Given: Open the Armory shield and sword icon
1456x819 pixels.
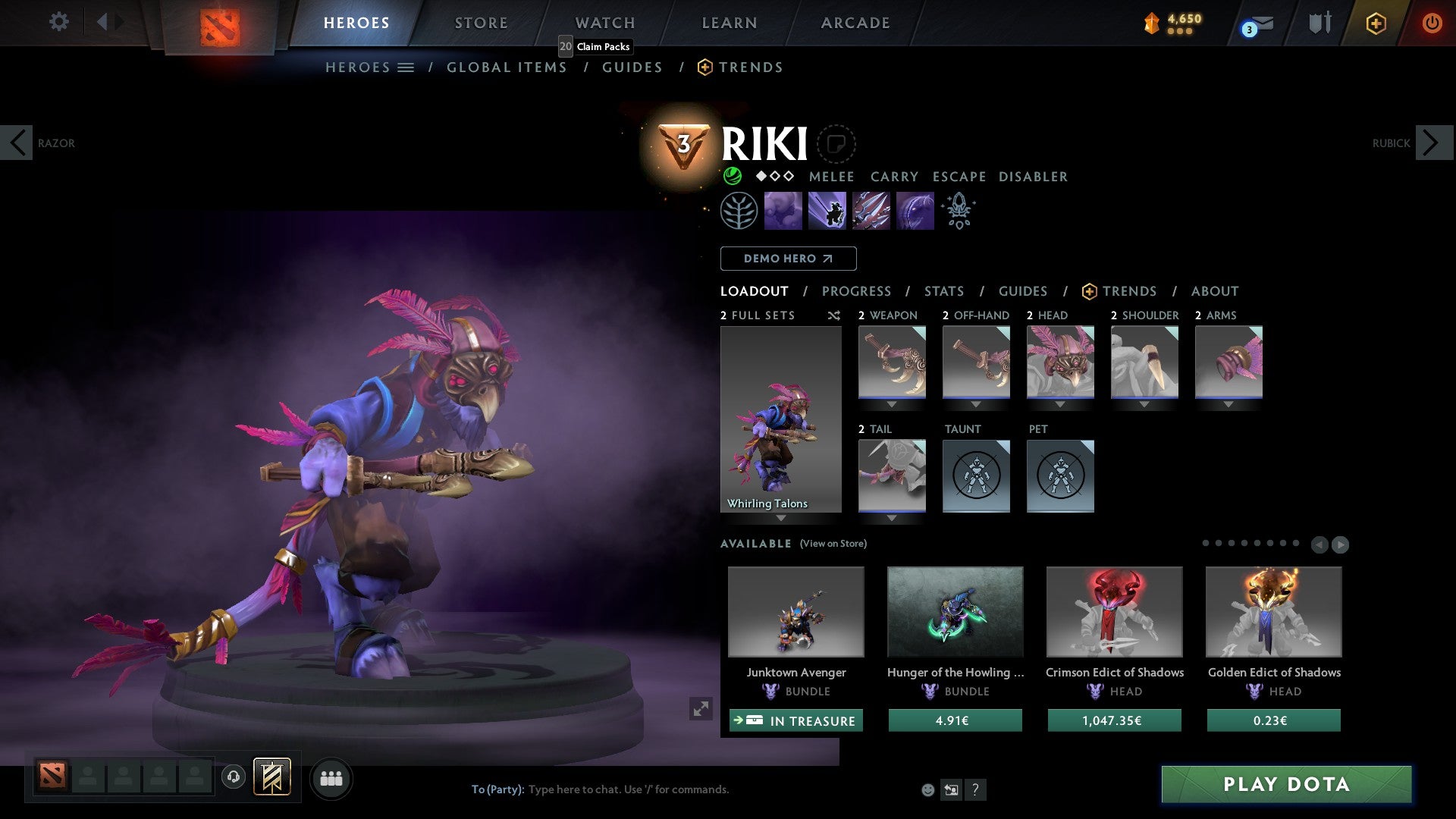Looking at the screenshot, I should coord(1319,22).
